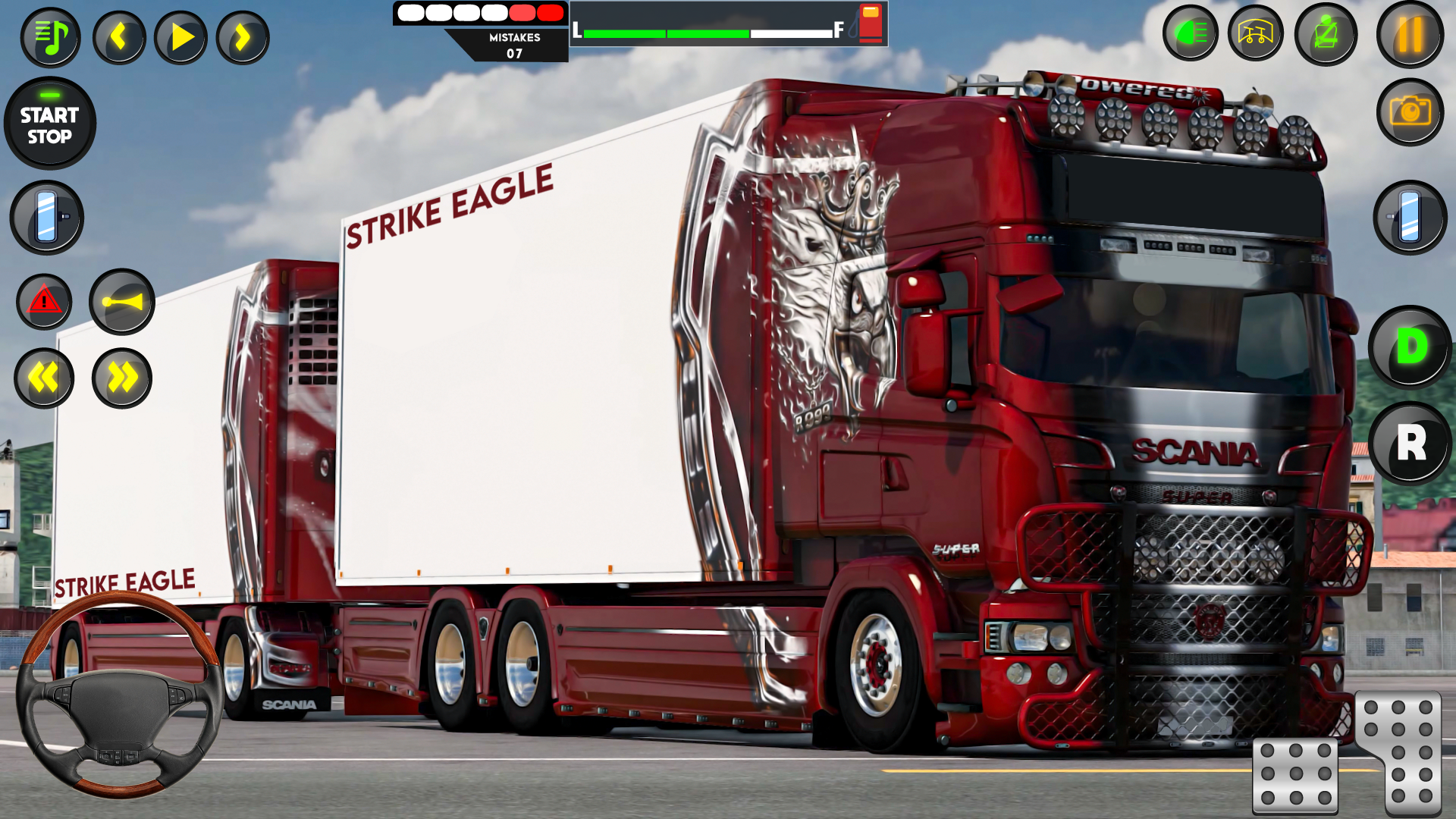Open the left side mirror icon
Viewport: 1456px width, 819px height.
(45, 218)
